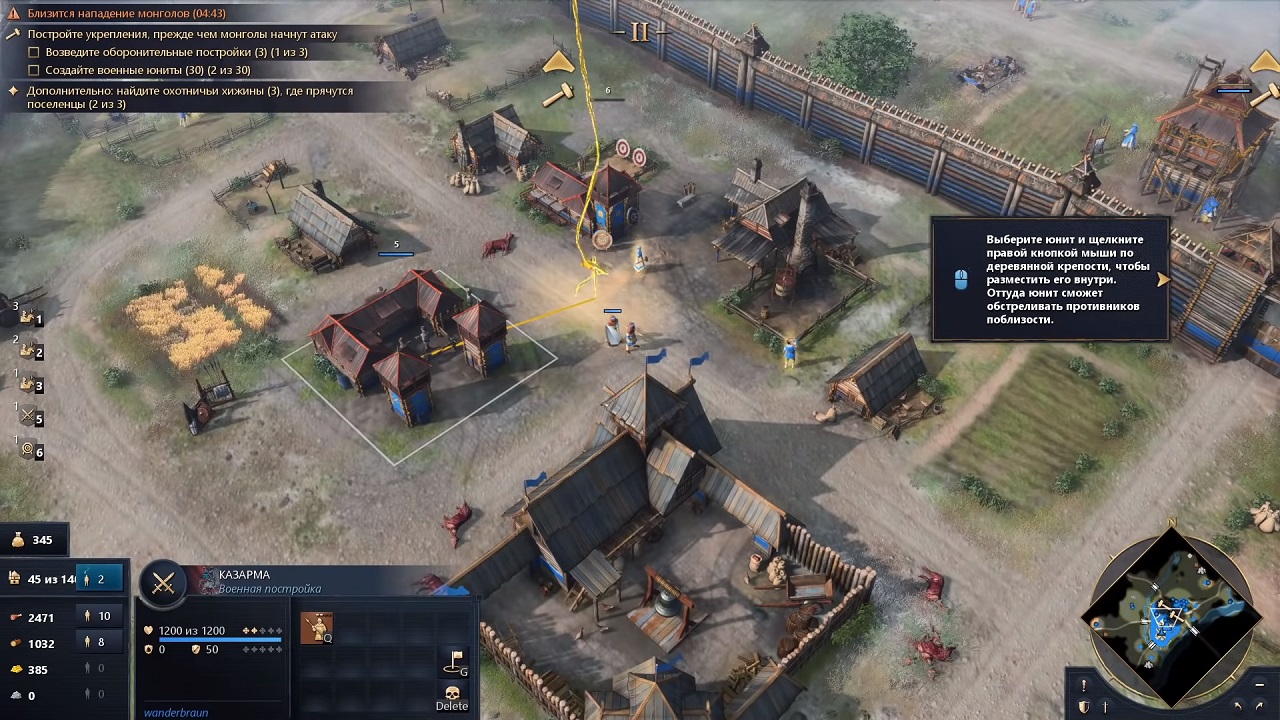
Task: Click the crossed swords barracks portrait
Action: coord(163,584)
